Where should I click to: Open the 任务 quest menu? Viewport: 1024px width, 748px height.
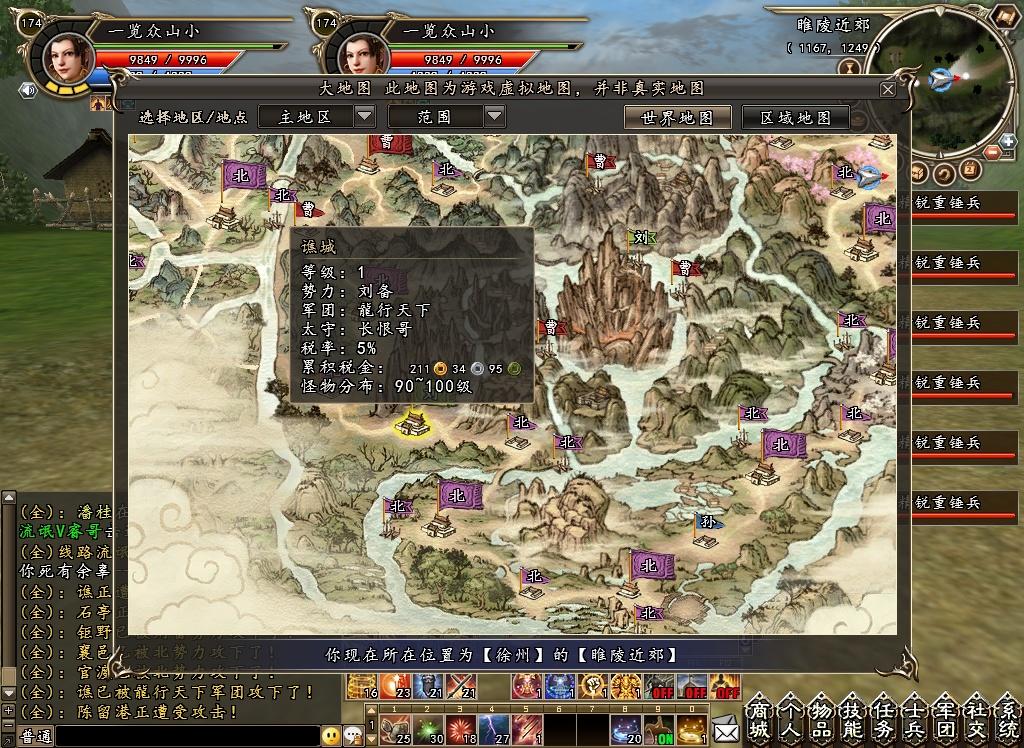tap(883, 719)
